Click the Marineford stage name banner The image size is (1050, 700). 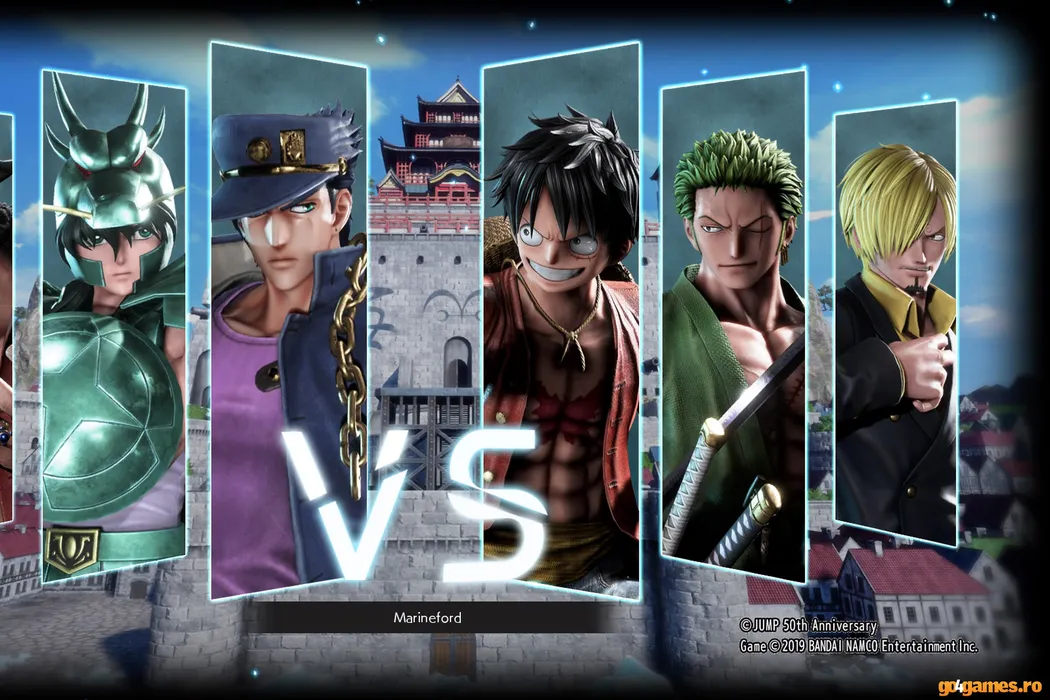pos(427,618)
